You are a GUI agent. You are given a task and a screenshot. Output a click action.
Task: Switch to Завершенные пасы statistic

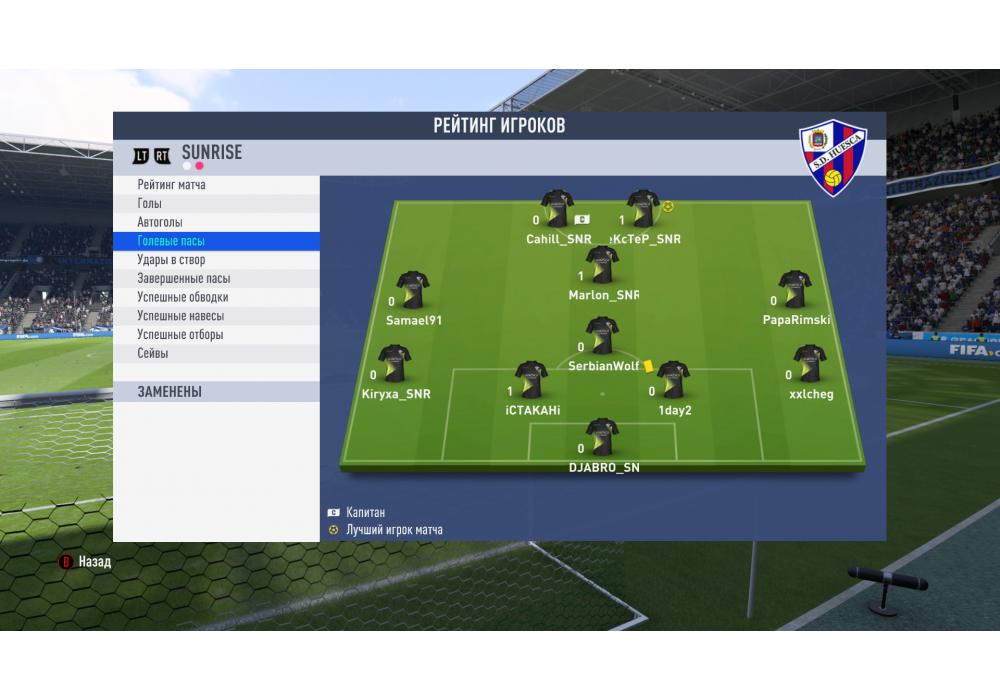(216, 279)
